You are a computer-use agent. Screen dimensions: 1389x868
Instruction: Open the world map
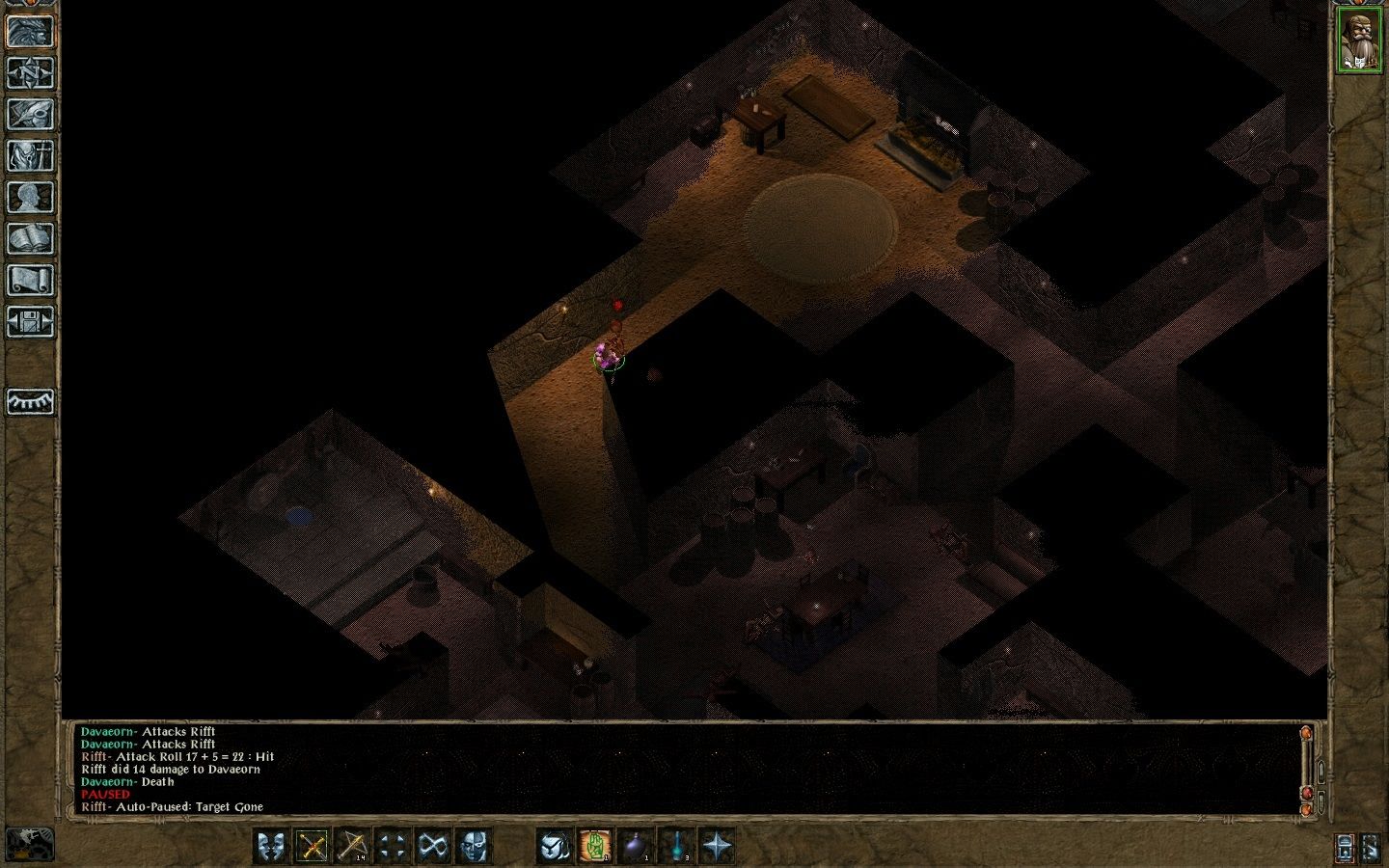pos(31,73)
